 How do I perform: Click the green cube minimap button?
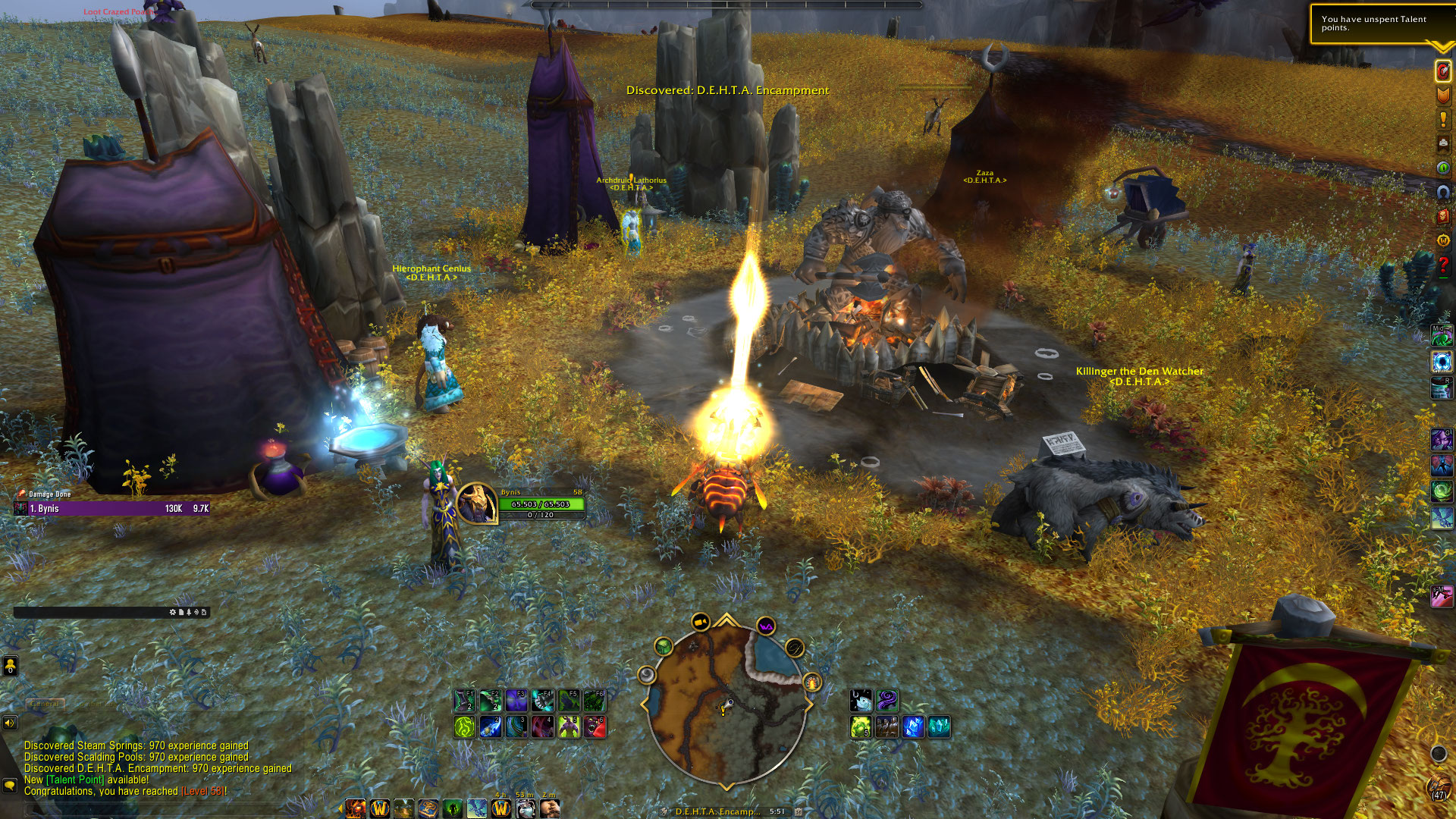click(664, 647)
